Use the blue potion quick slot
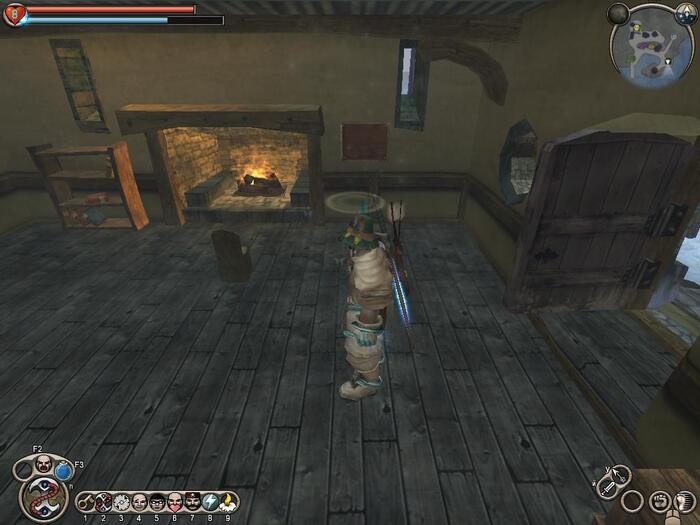700x525 pixels. click(x=64, y=469)
